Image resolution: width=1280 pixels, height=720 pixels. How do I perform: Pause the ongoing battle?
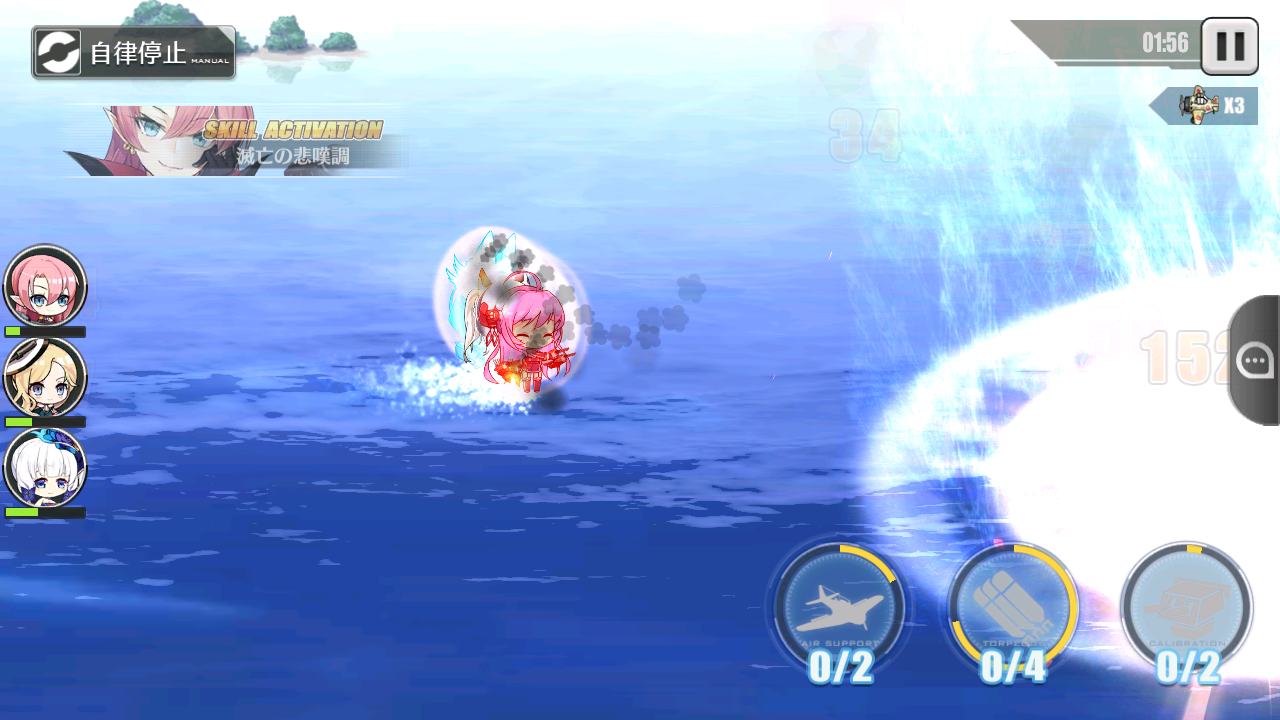[x=1229, y=48]
